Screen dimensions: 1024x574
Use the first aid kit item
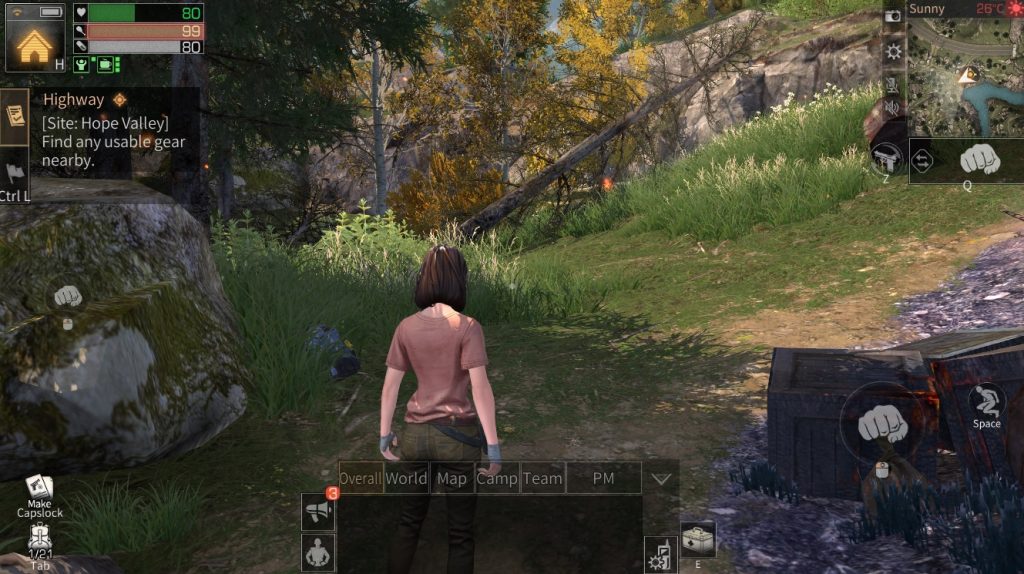point(698,540)
